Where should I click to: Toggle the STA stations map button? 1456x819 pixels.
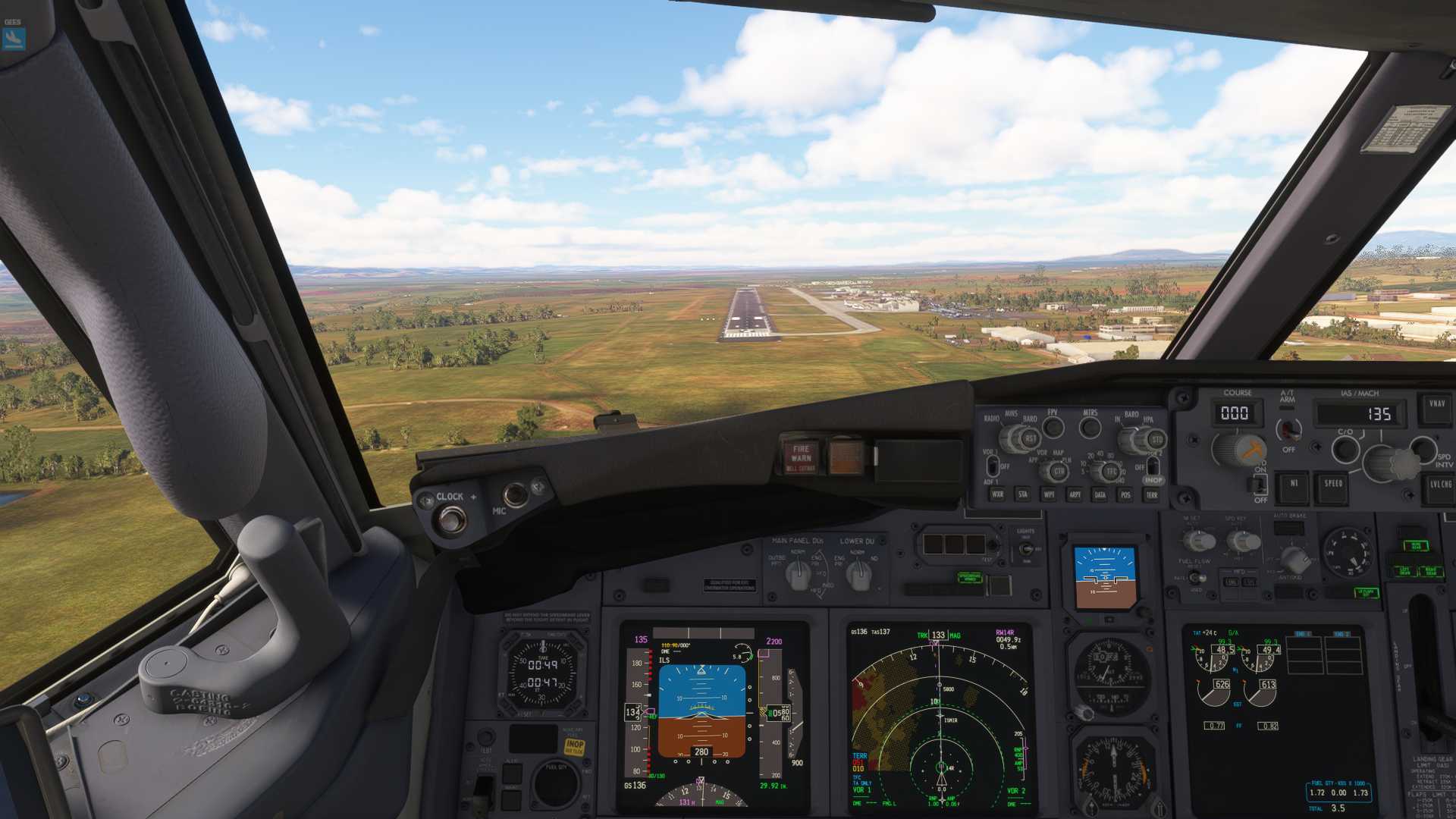point(1023,494)
